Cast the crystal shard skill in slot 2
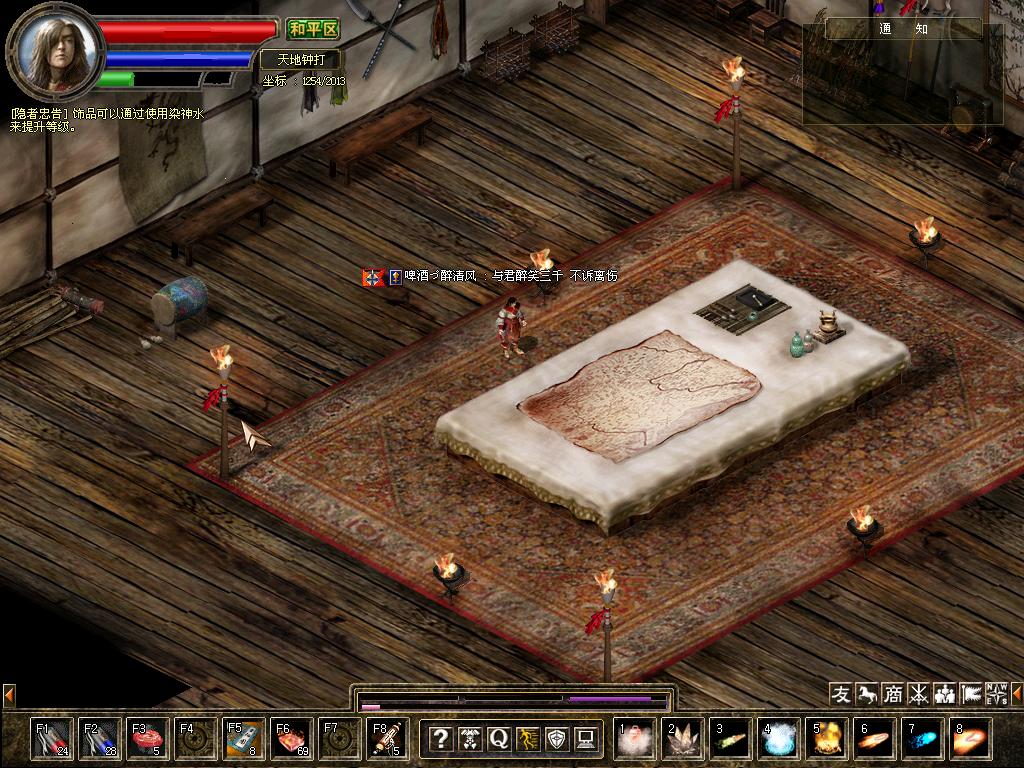This screenshot has width=1024, height=768. 684,738
